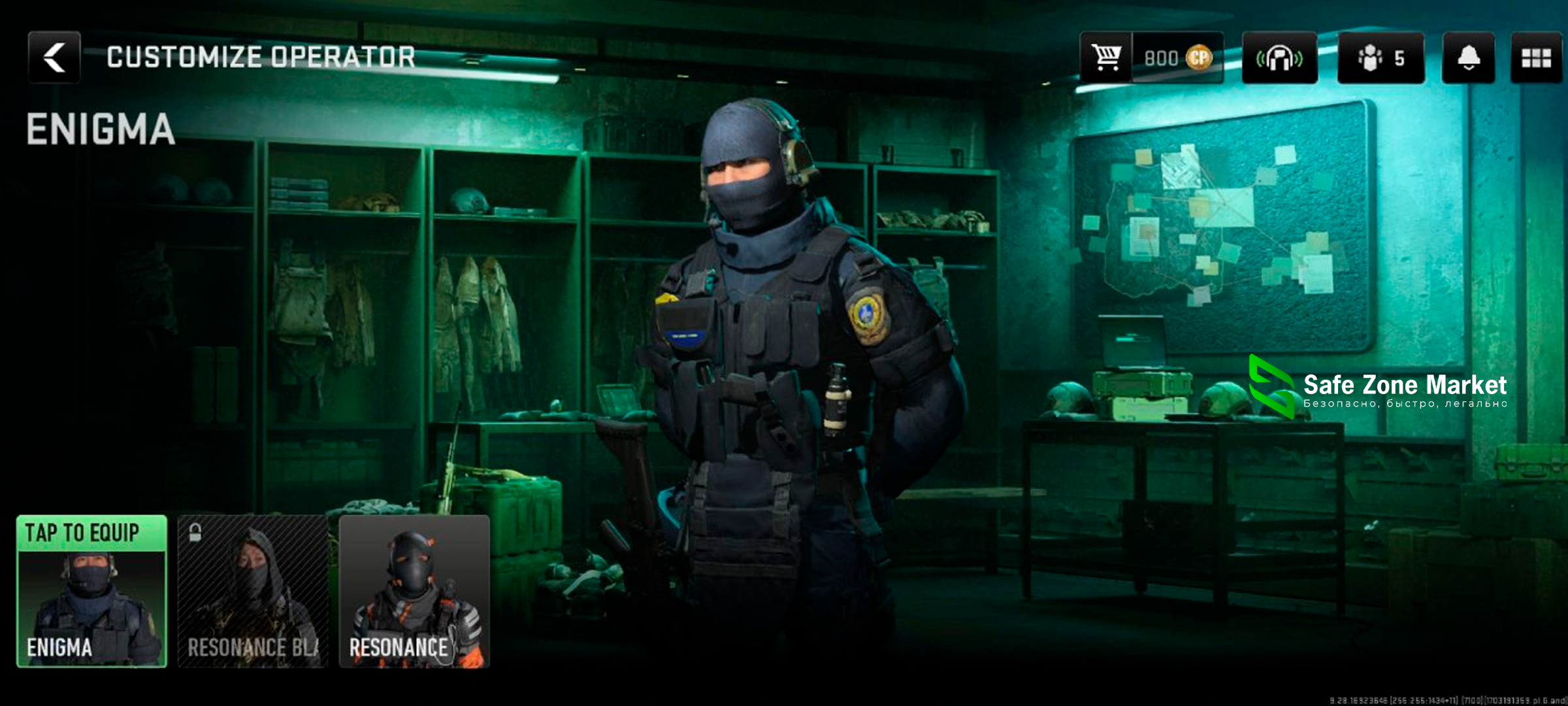Go back using the arrow button
Image resolution: width=1568 pixels, height=706 pixels.
click(54, 58)
